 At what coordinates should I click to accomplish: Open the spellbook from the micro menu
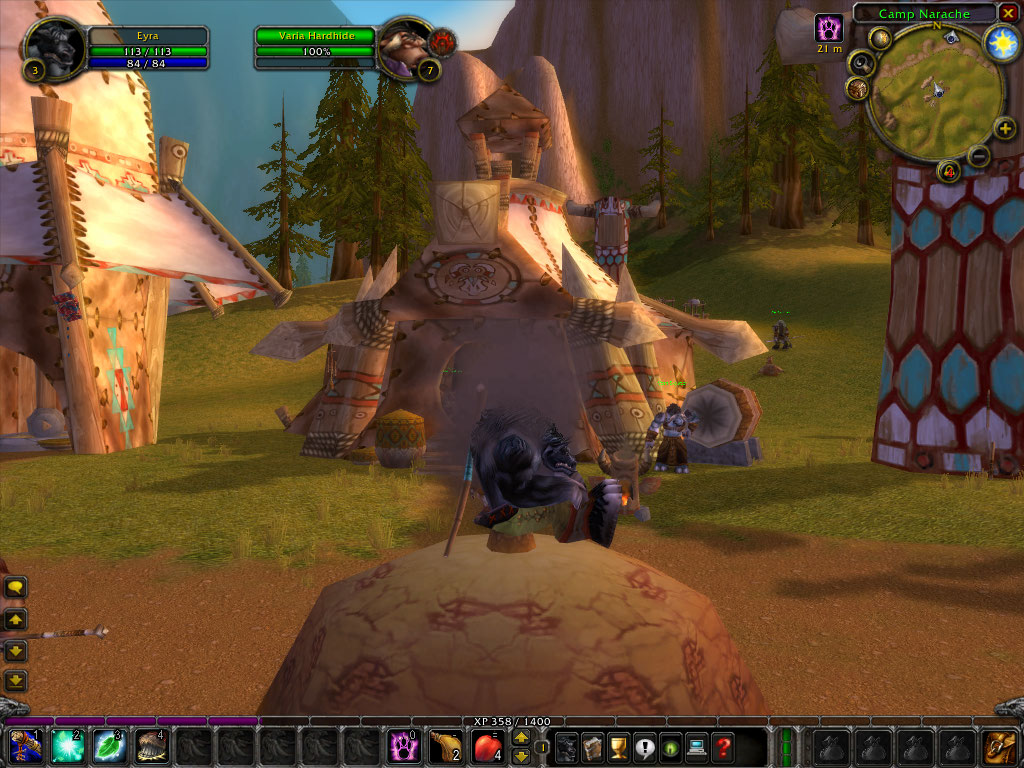tap(592, 747)
